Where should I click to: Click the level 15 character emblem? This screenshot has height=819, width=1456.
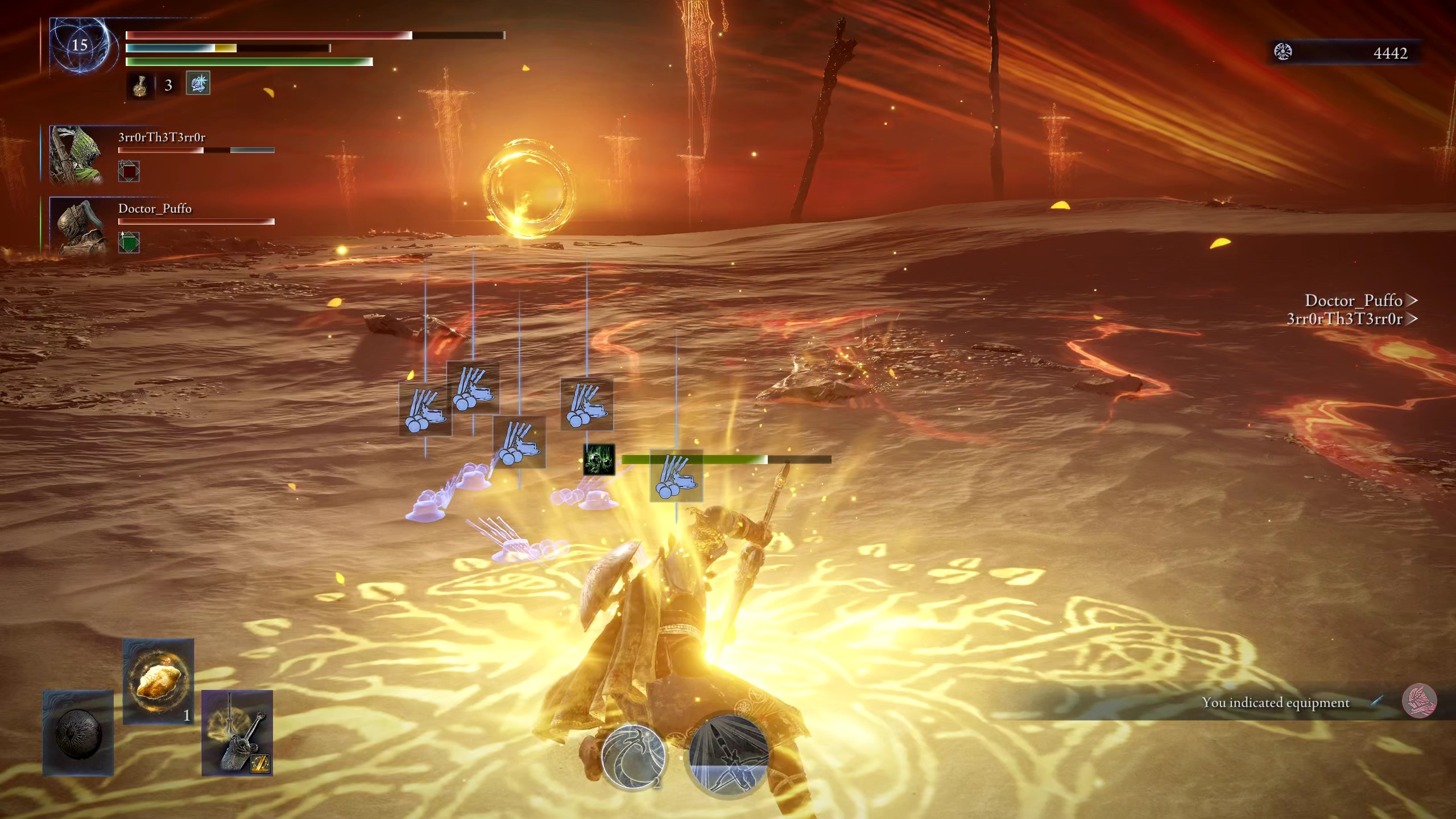tap(79, 45)
